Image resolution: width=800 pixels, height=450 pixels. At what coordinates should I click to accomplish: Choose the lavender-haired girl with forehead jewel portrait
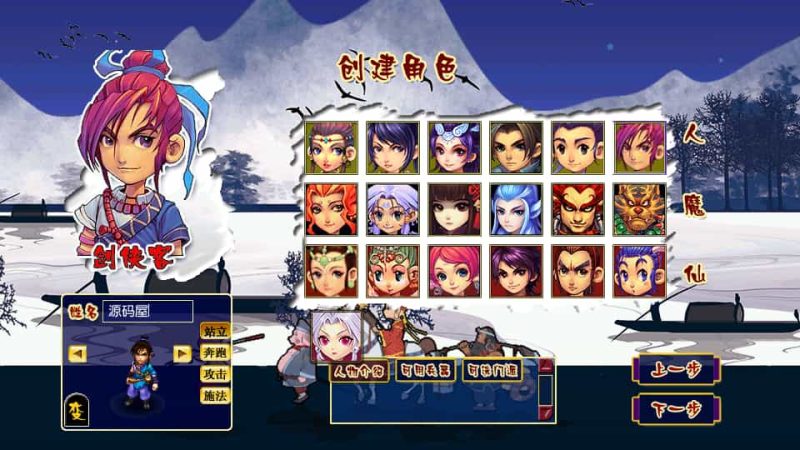point(392,210)
